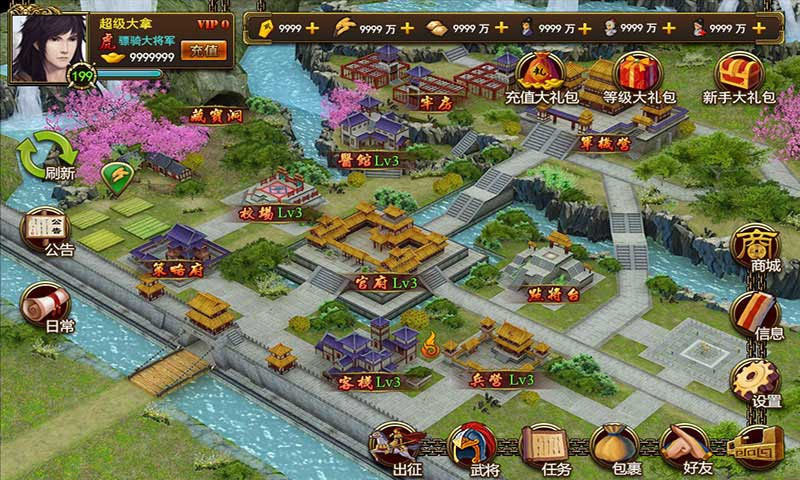Image resolution: width=800 pixels, height=480 pixels.
Task: Select the 官府 Lv3 building label
Action: pyautogui.click(x=386, y=284)
